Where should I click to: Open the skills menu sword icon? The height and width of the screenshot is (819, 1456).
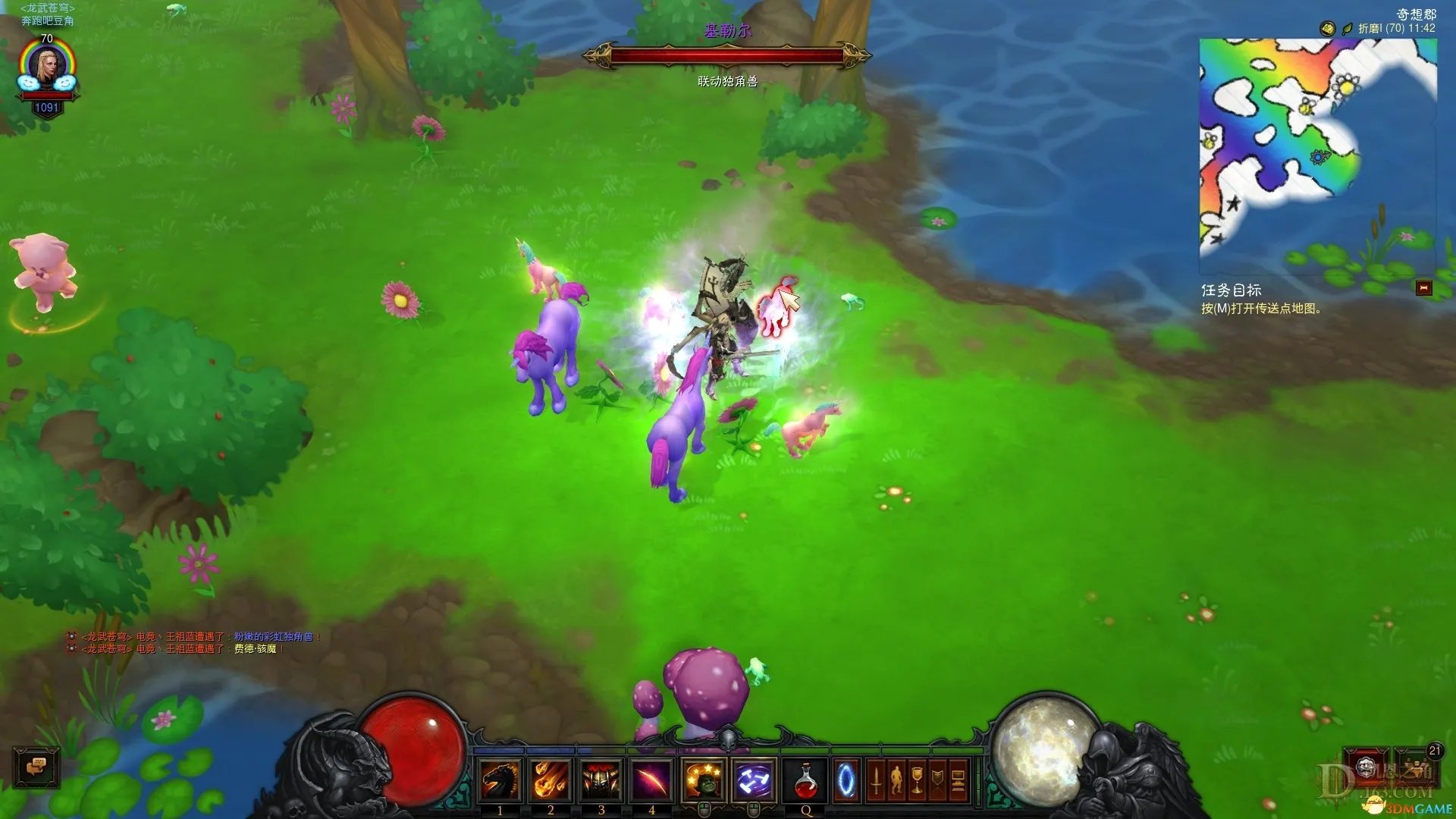click(876, 780)
